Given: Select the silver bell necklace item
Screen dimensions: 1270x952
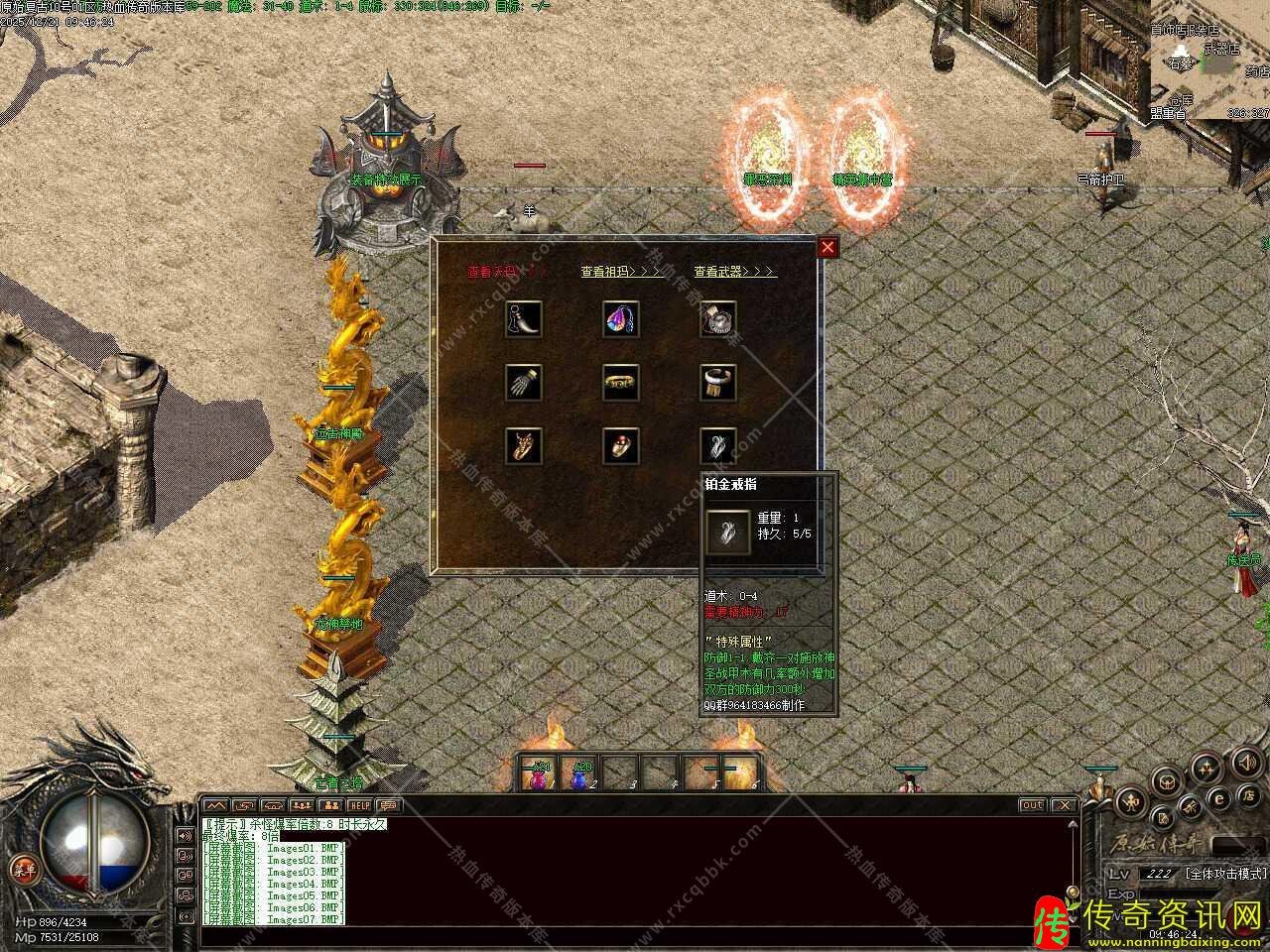Looking at the screenshot, I should pos(717,318).
